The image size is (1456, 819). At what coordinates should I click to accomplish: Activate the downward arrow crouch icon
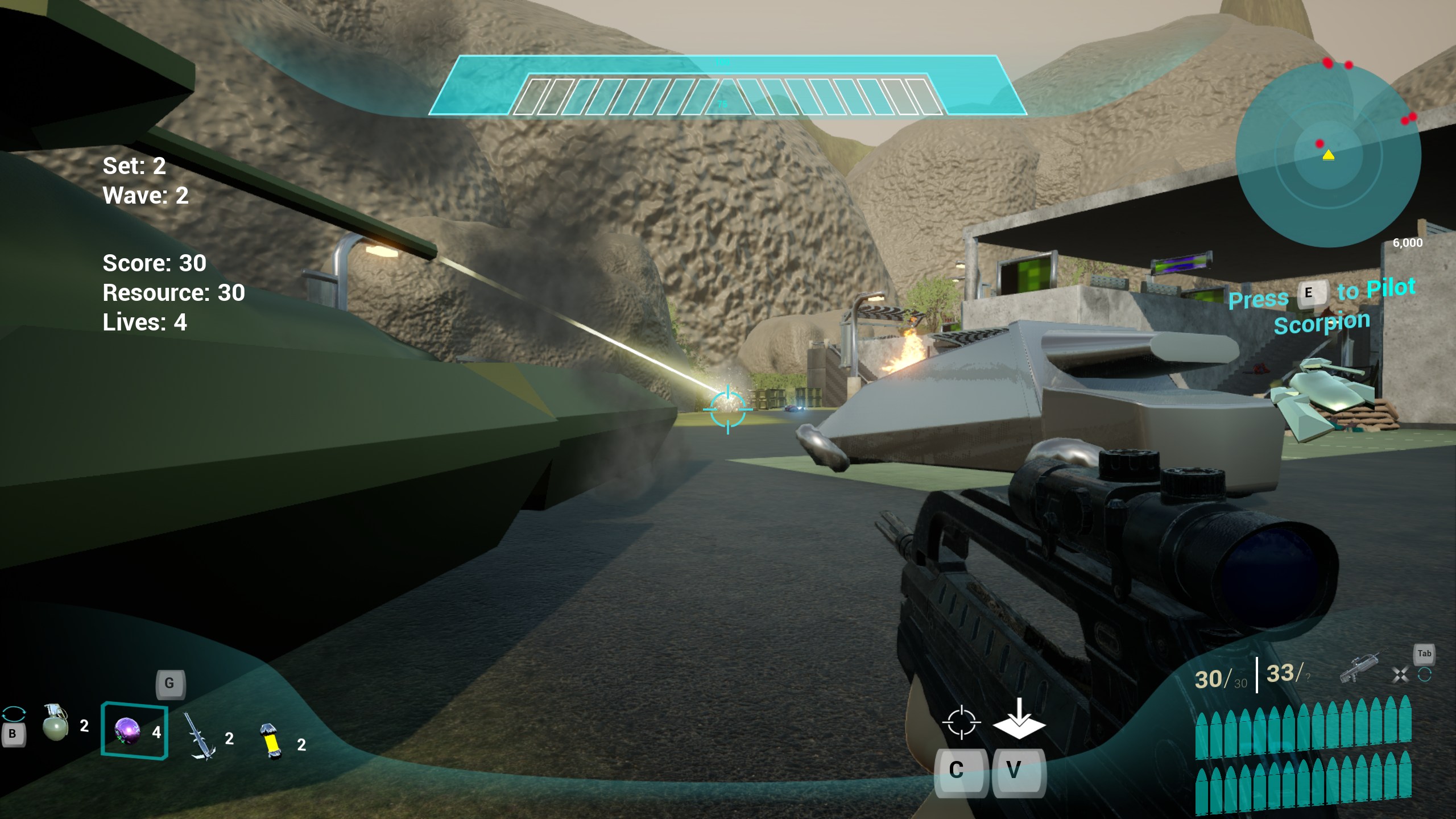point(1019,719)
